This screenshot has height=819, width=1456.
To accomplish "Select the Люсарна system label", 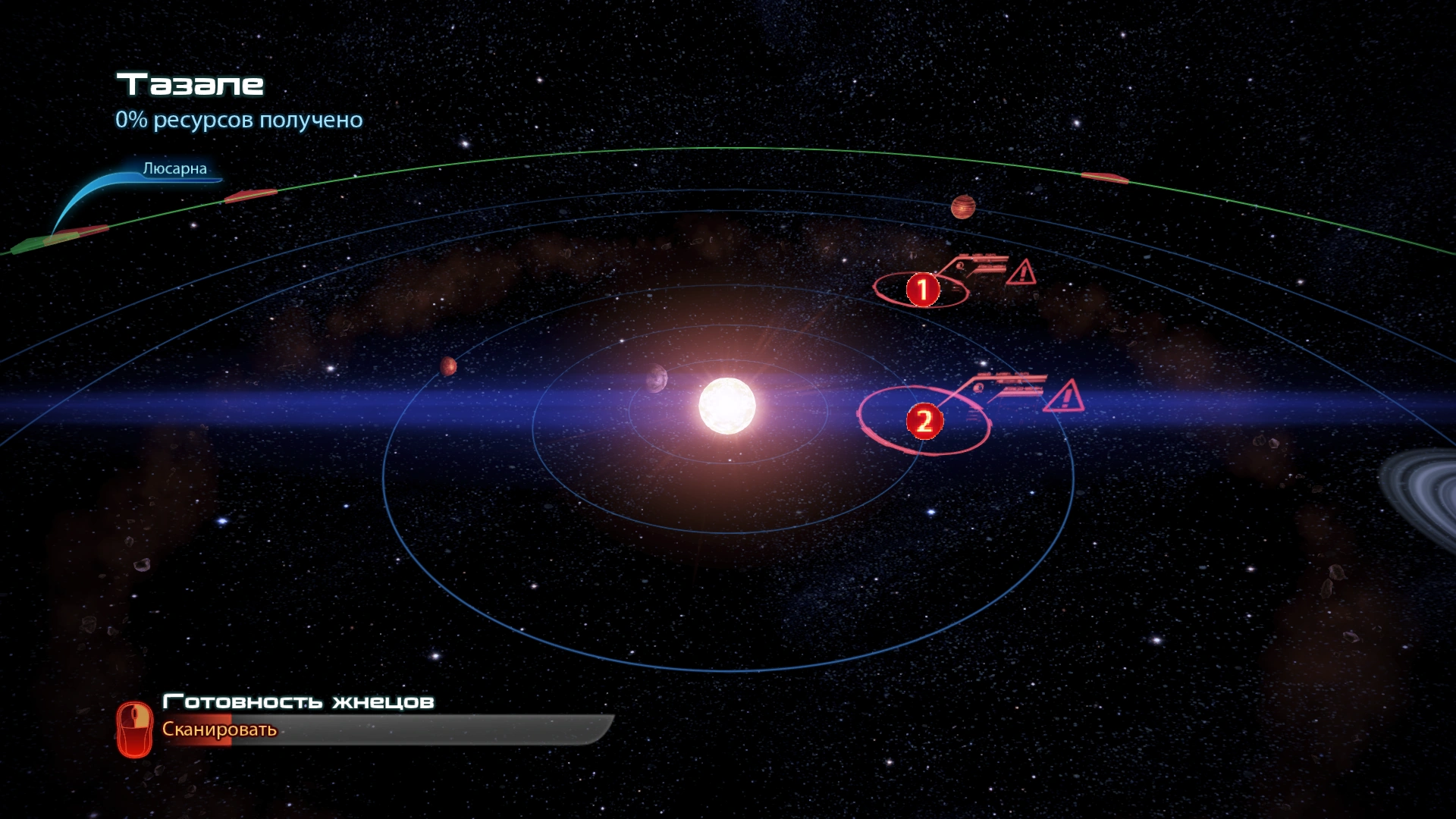I will tap(174, 168).
